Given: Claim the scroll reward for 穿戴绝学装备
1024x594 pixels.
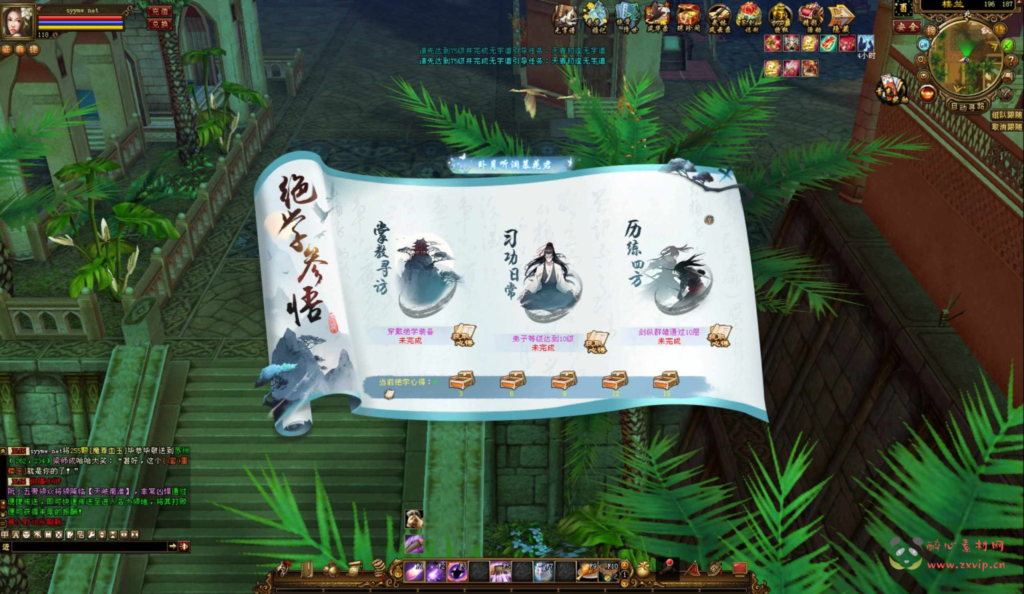Looking at the screenshot, I should [x=462, y=336].
